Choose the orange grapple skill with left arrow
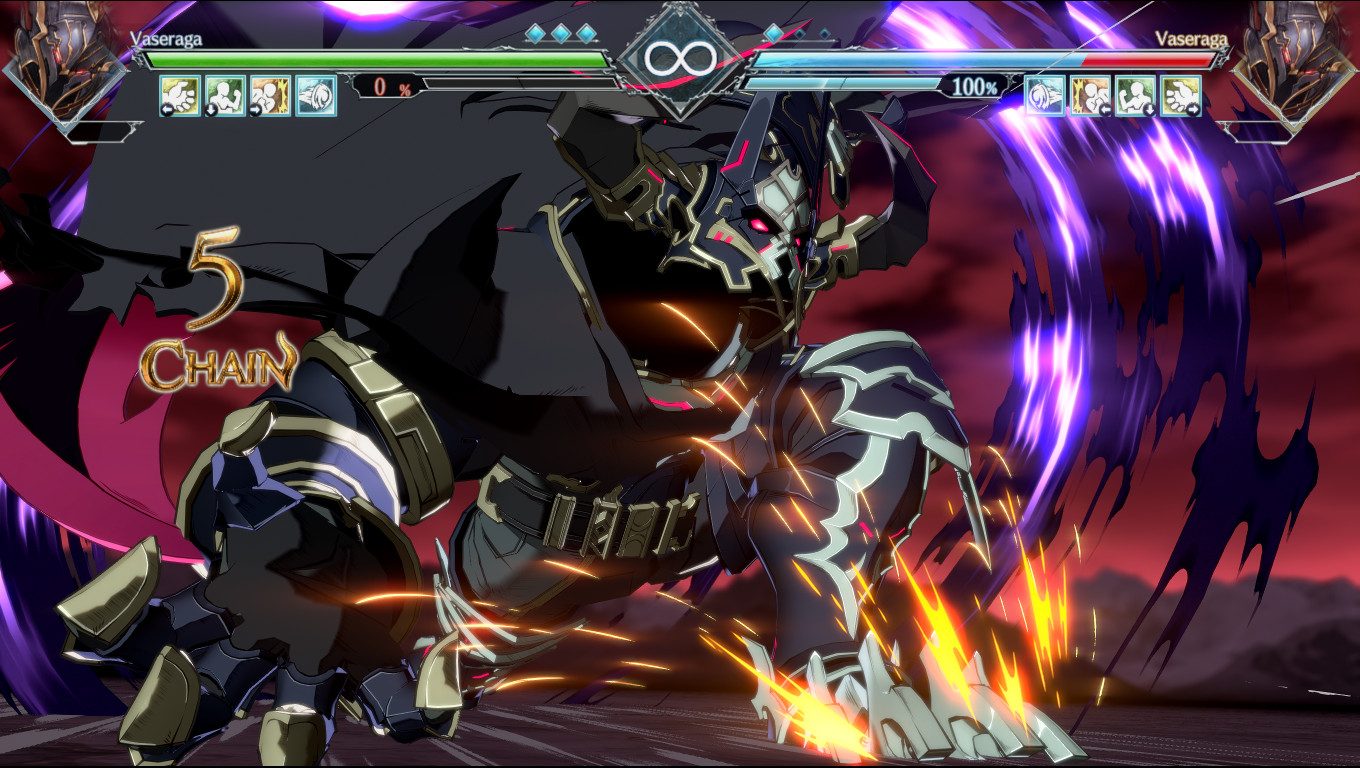This screenshot has width=1360, height=768. (x=1090, y=96)
